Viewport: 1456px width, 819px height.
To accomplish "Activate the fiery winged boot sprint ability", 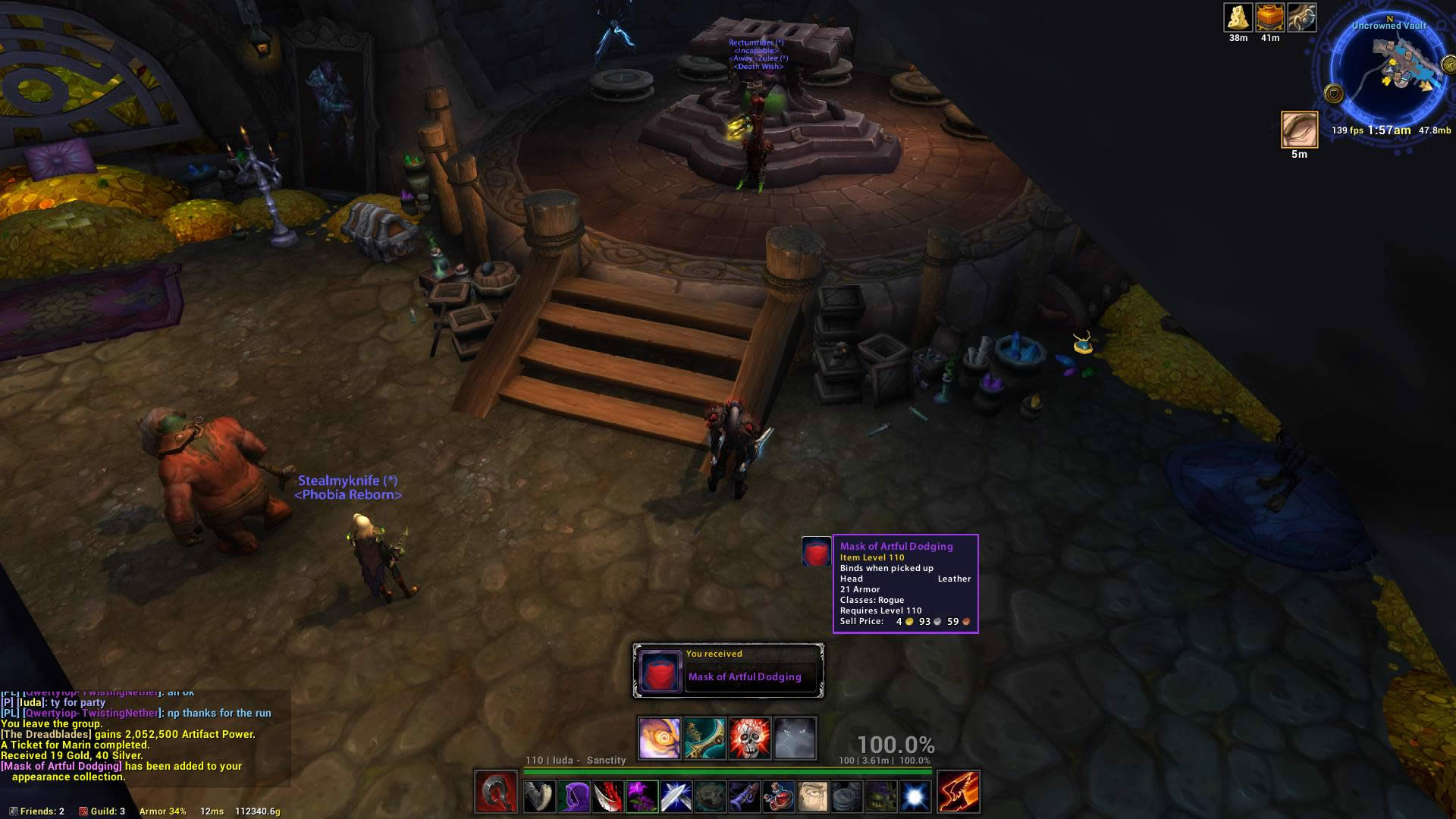I will point(958,792).
